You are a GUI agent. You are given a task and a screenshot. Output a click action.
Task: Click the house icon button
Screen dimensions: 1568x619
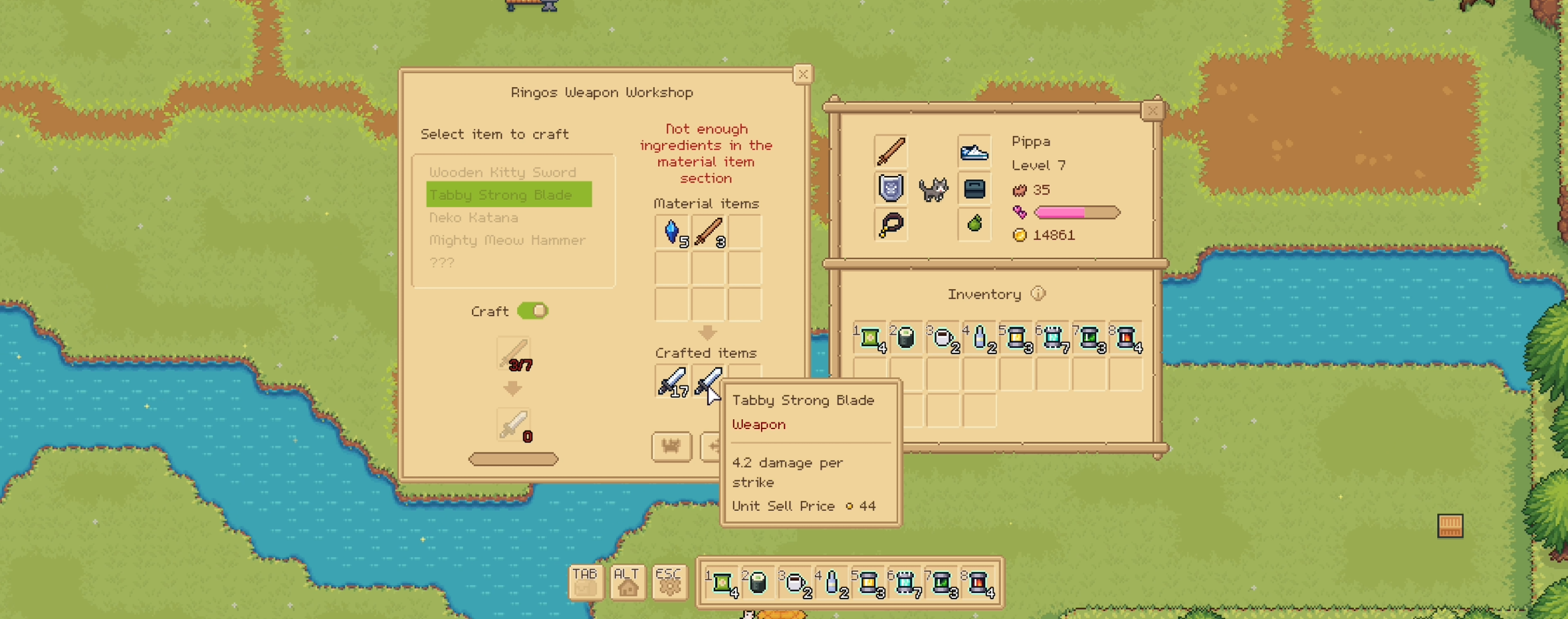click(x=627, y=582)
